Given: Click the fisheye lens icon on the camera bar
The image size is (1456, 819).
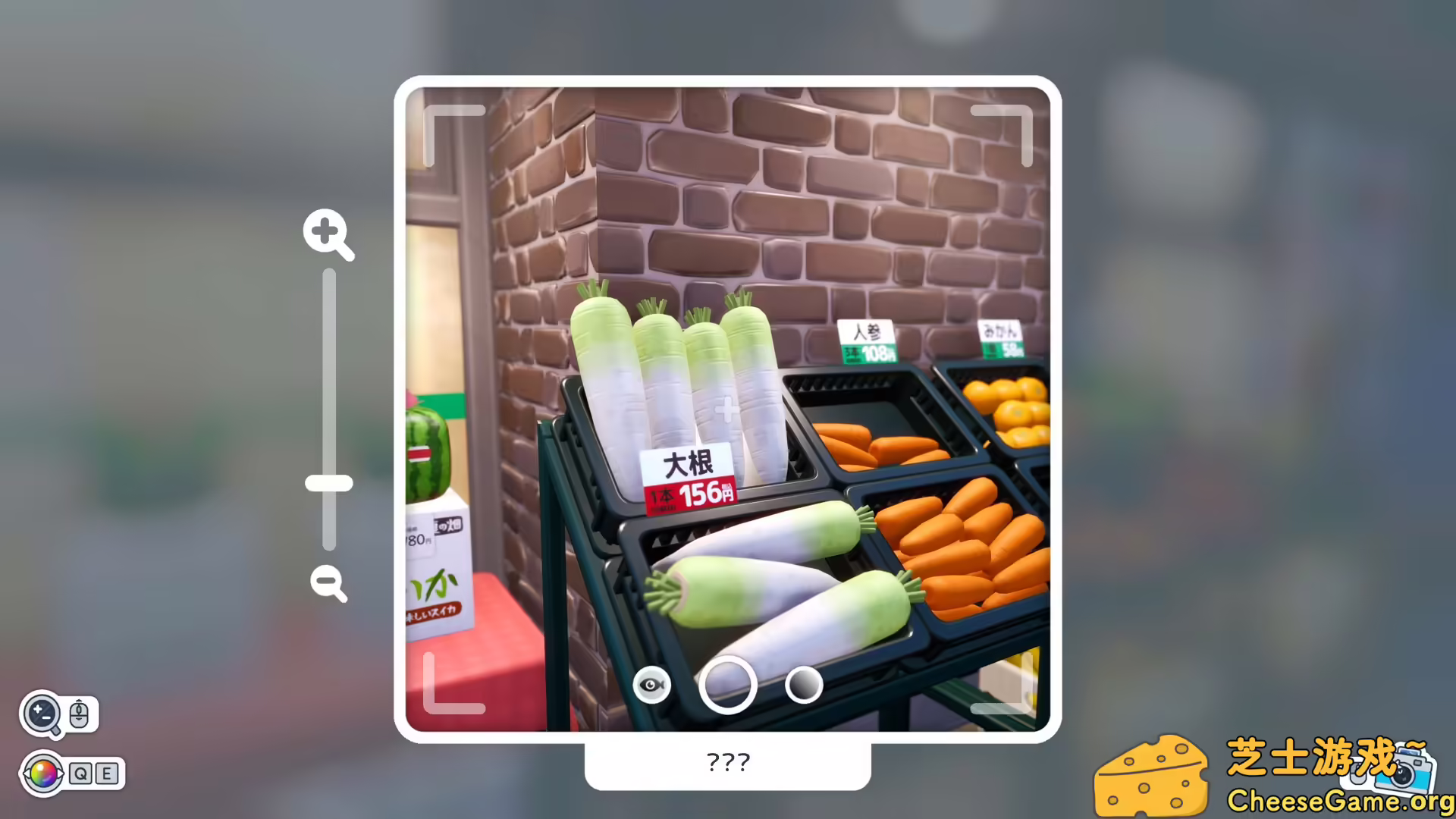Looking at the screenshot, I should point(652,684).
